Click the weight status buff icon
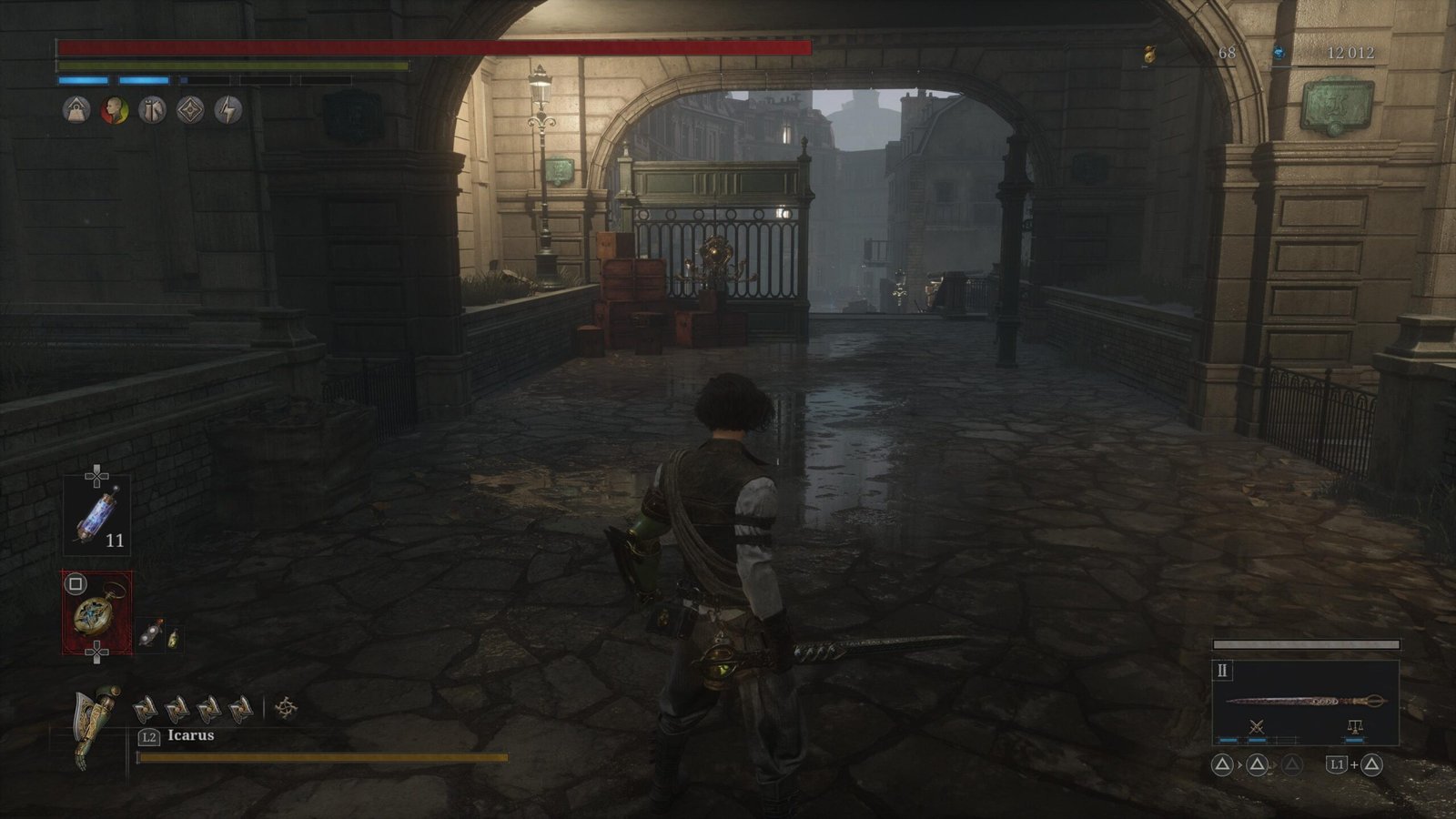 click(x=76, y=110)
